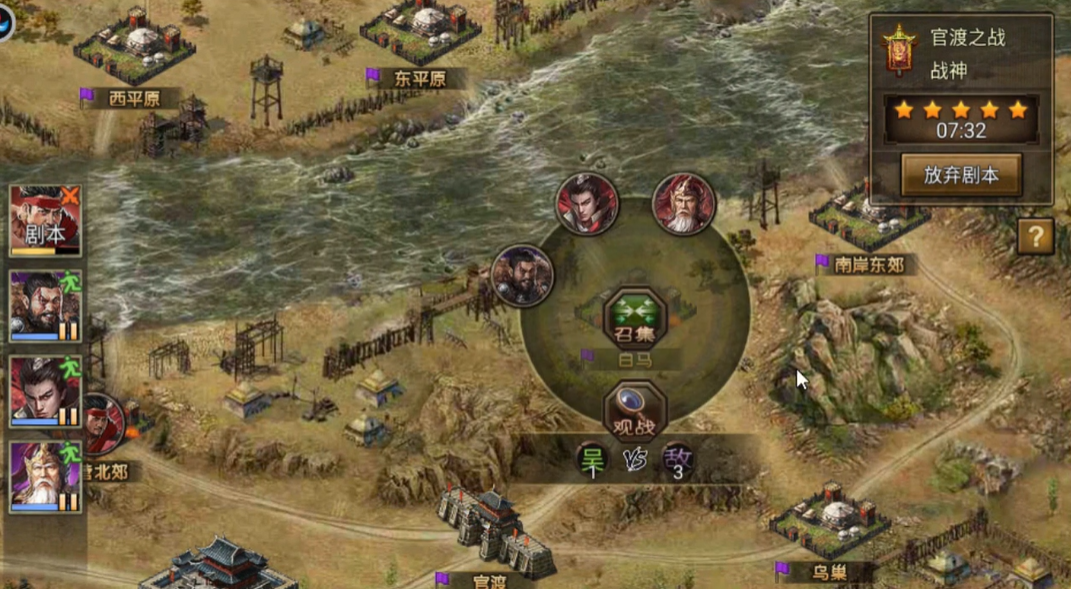Choose the 观战 (spectate) magnifier button
Viewport: 1071px width, 589px height.
[634, 412]
